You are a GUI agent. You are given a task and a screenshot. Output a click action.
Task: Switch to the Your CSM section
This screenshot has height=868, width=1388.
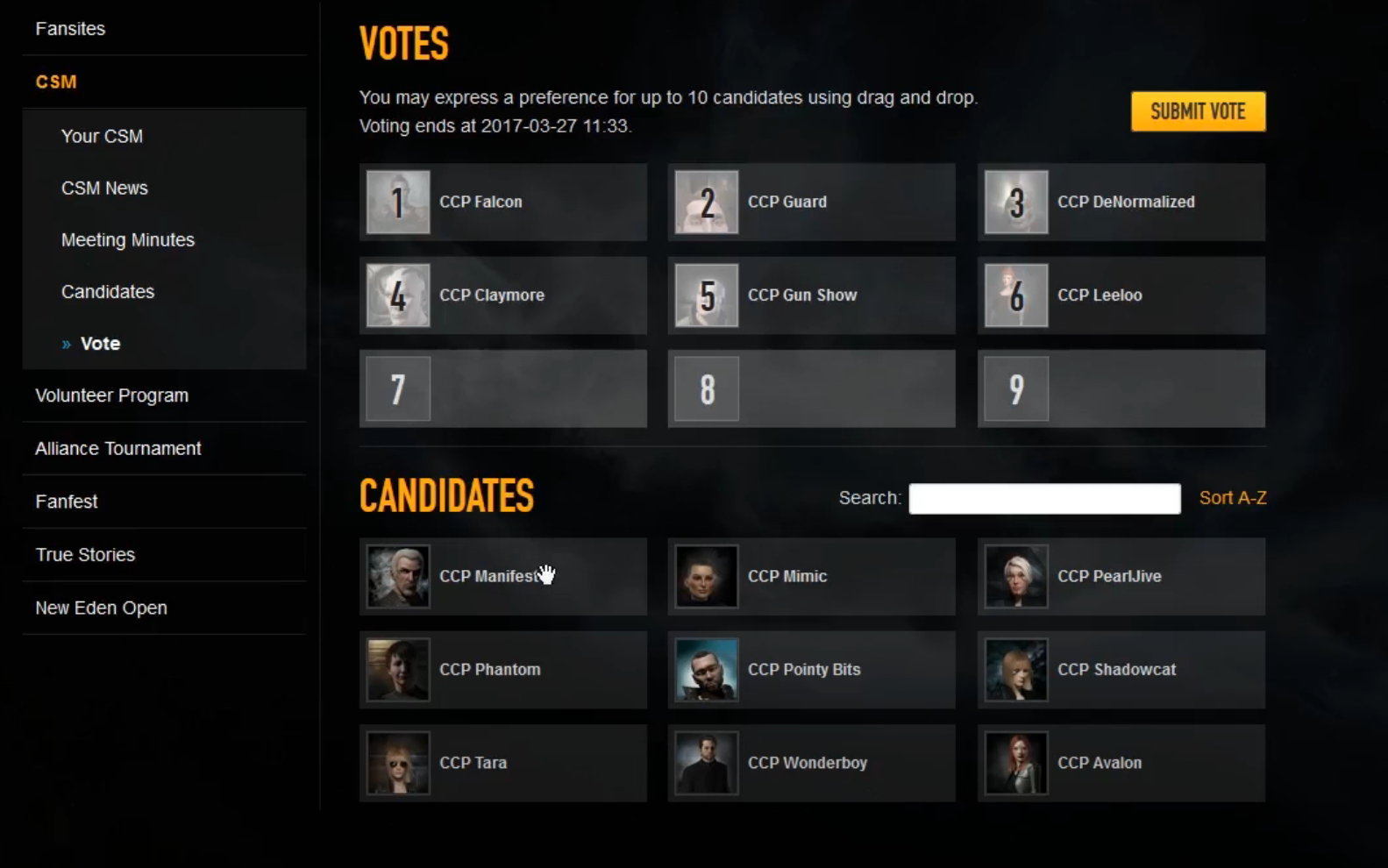[x=103, y=136]
